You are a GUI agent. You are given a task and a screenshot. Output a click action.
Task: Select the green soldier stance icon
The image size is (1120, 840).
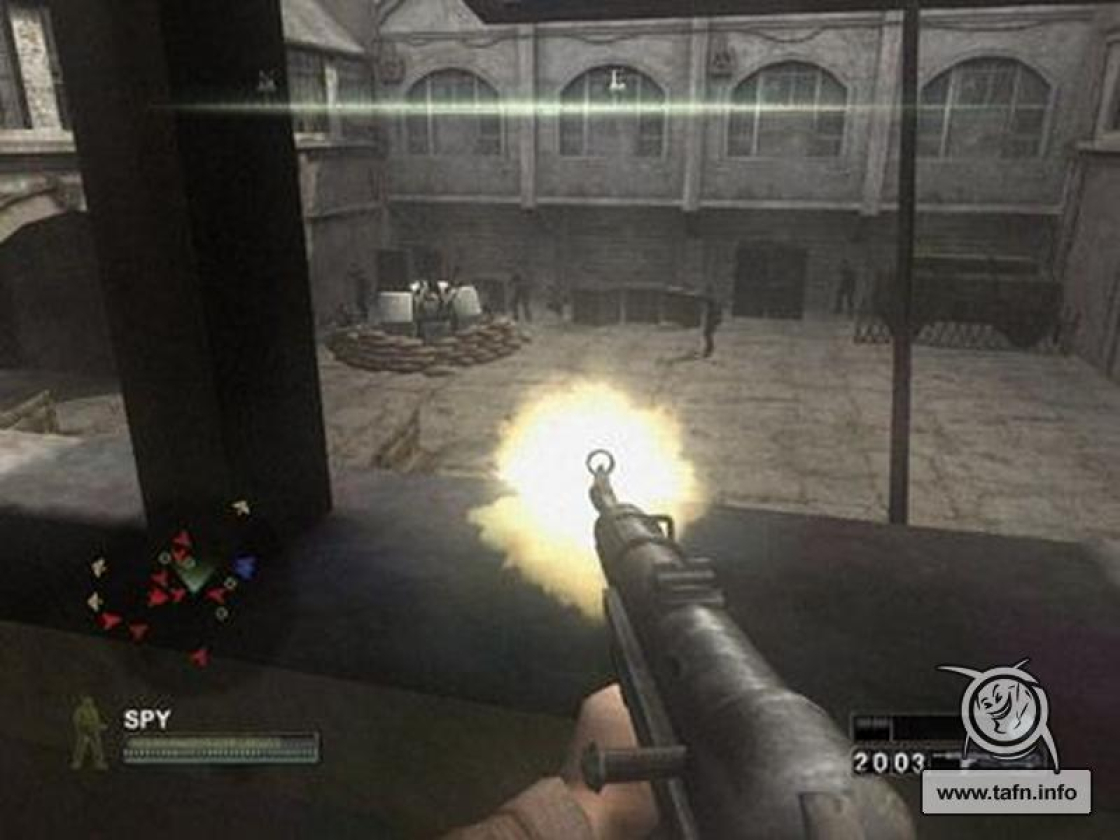click(x=90, y=734)
